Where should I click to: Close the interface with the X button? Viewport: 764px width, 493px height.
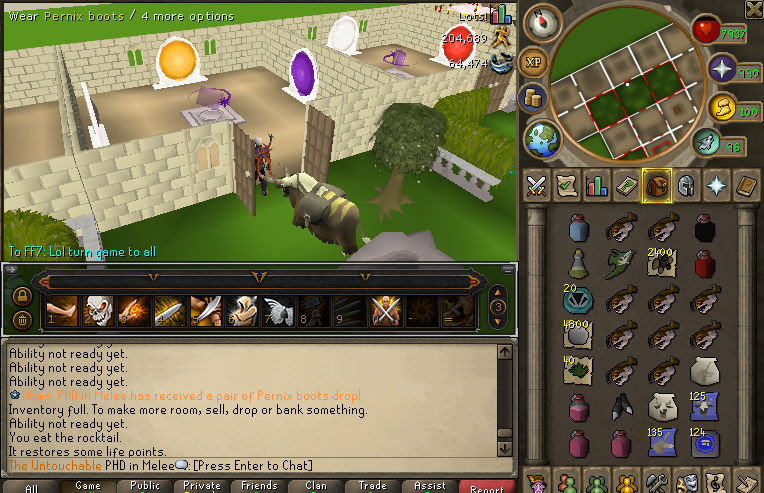point(753,10)
